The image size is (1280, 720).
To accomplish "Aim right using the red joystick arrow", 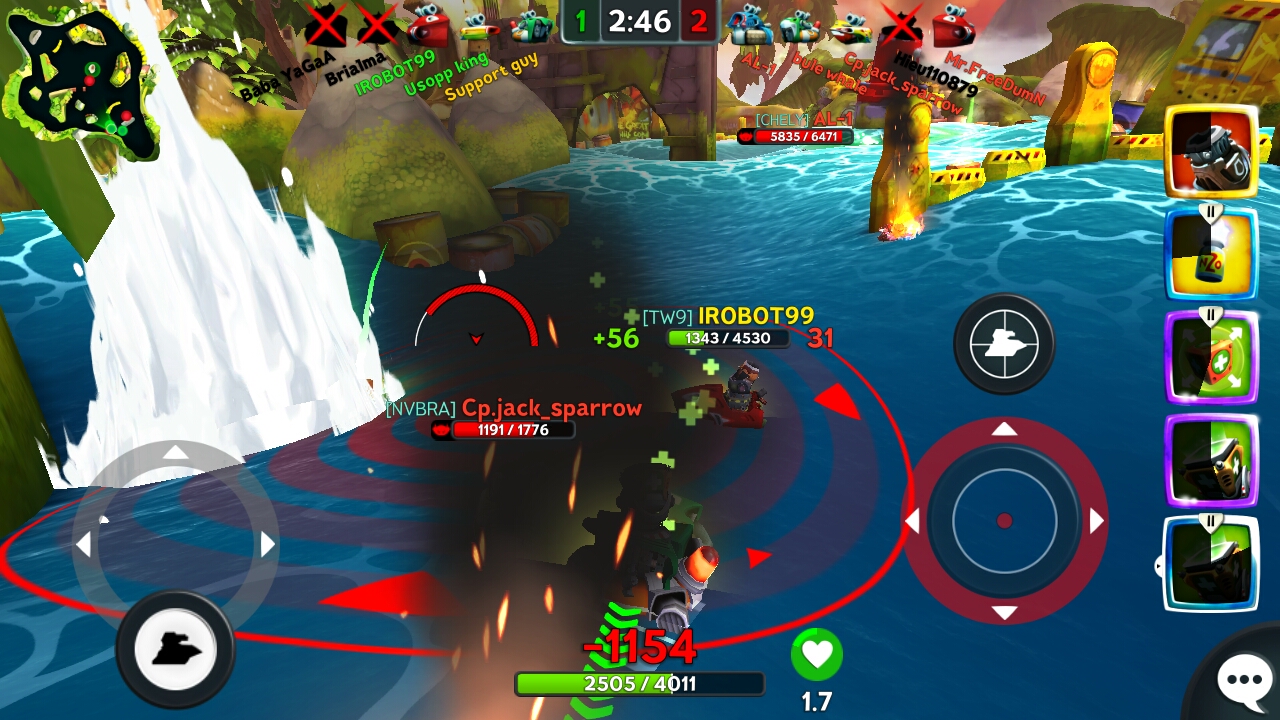I will click(x=1097, y=521).
